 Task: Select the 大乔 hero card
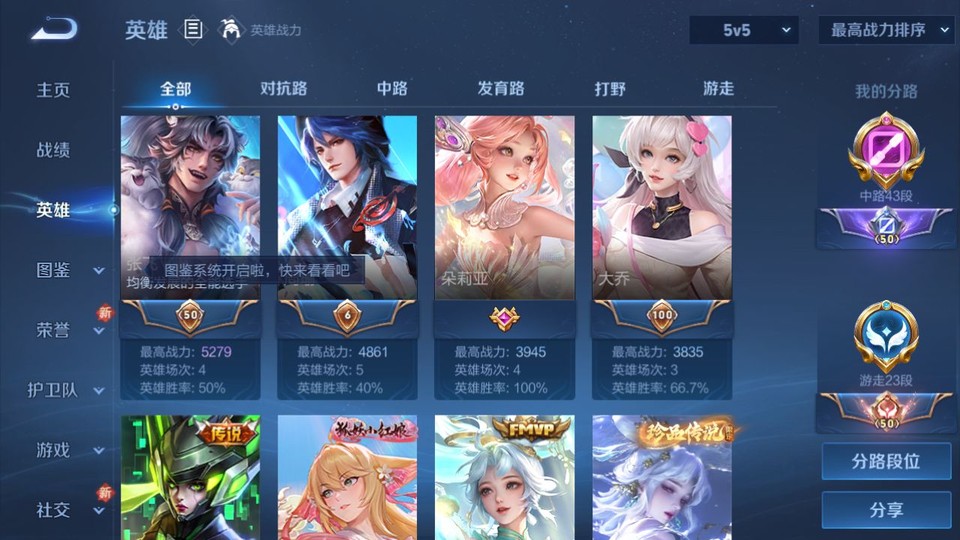click(662, 208)
